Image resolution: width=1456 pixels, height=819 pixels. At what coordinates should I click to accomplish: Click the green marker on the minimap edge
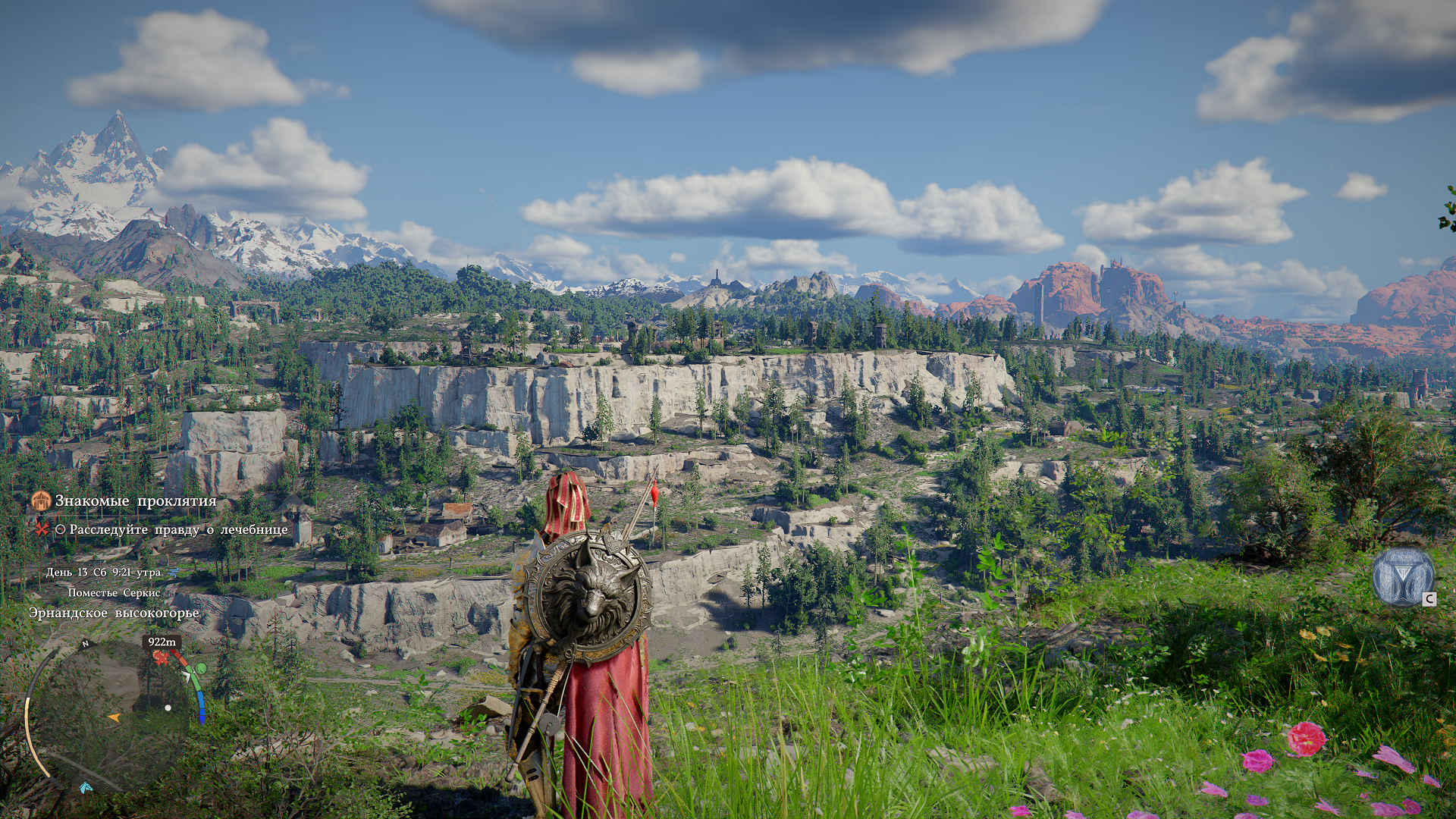pos(200,668)
